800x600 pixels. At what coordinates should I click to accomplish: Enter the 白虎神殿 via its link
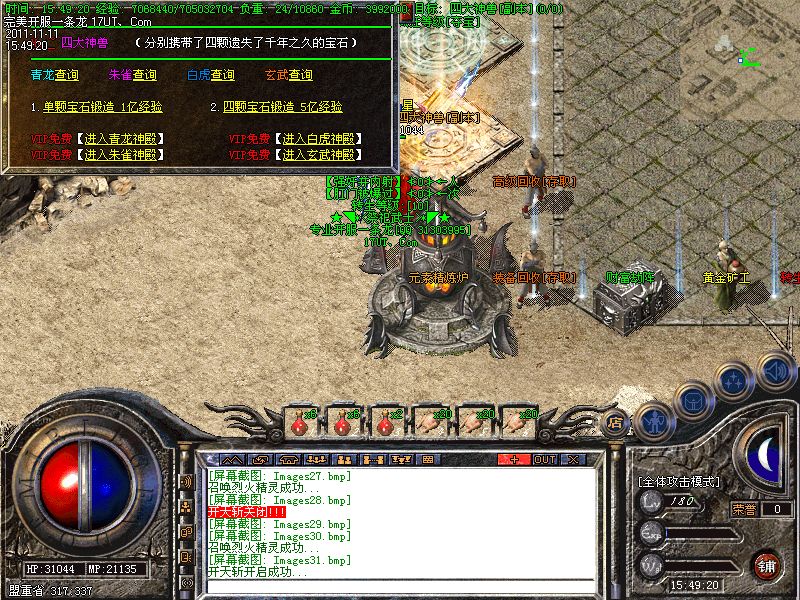[317, 138]
